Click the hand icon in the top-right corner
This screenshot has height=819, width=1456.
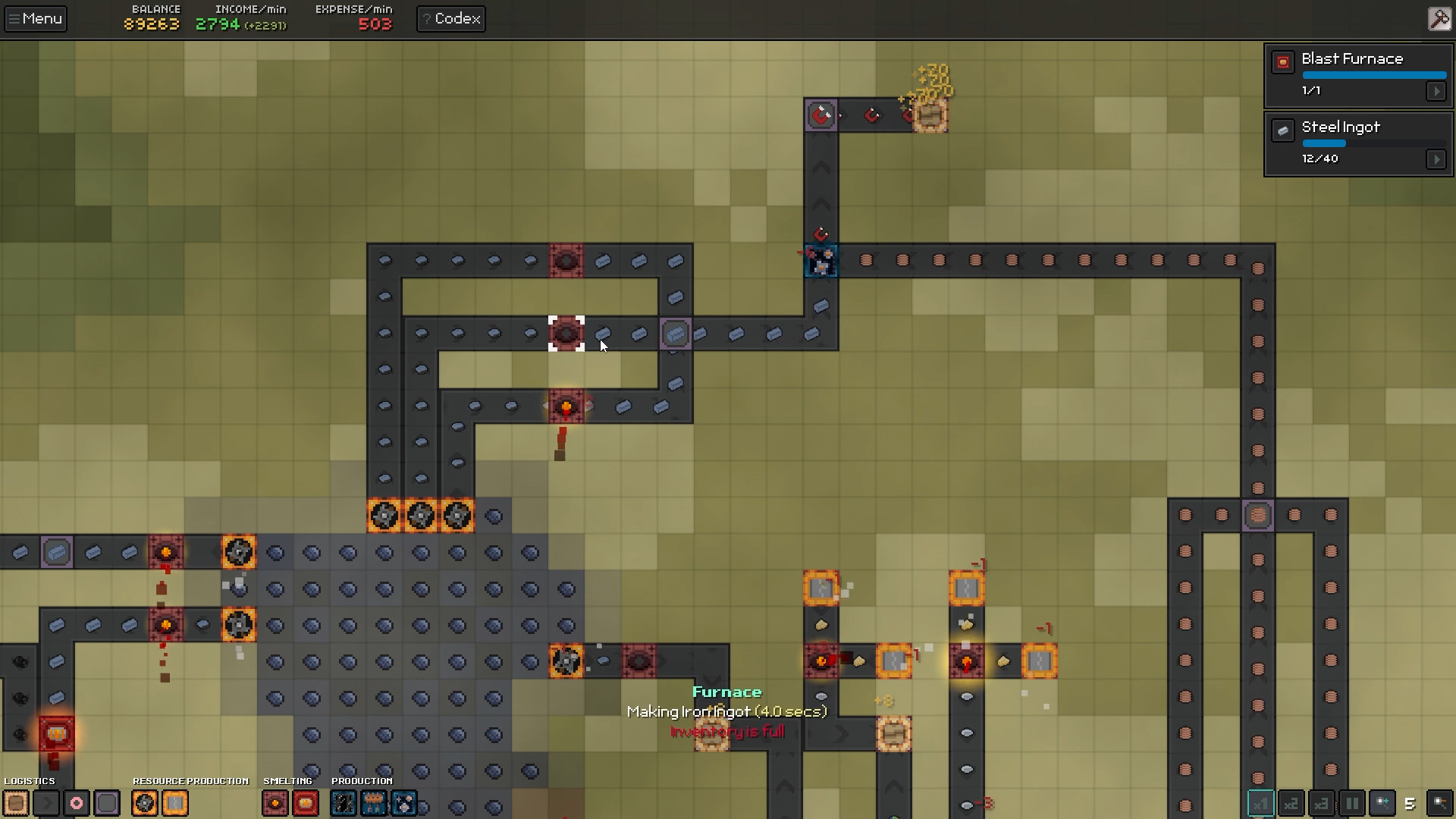click(x=1439, y=18)
